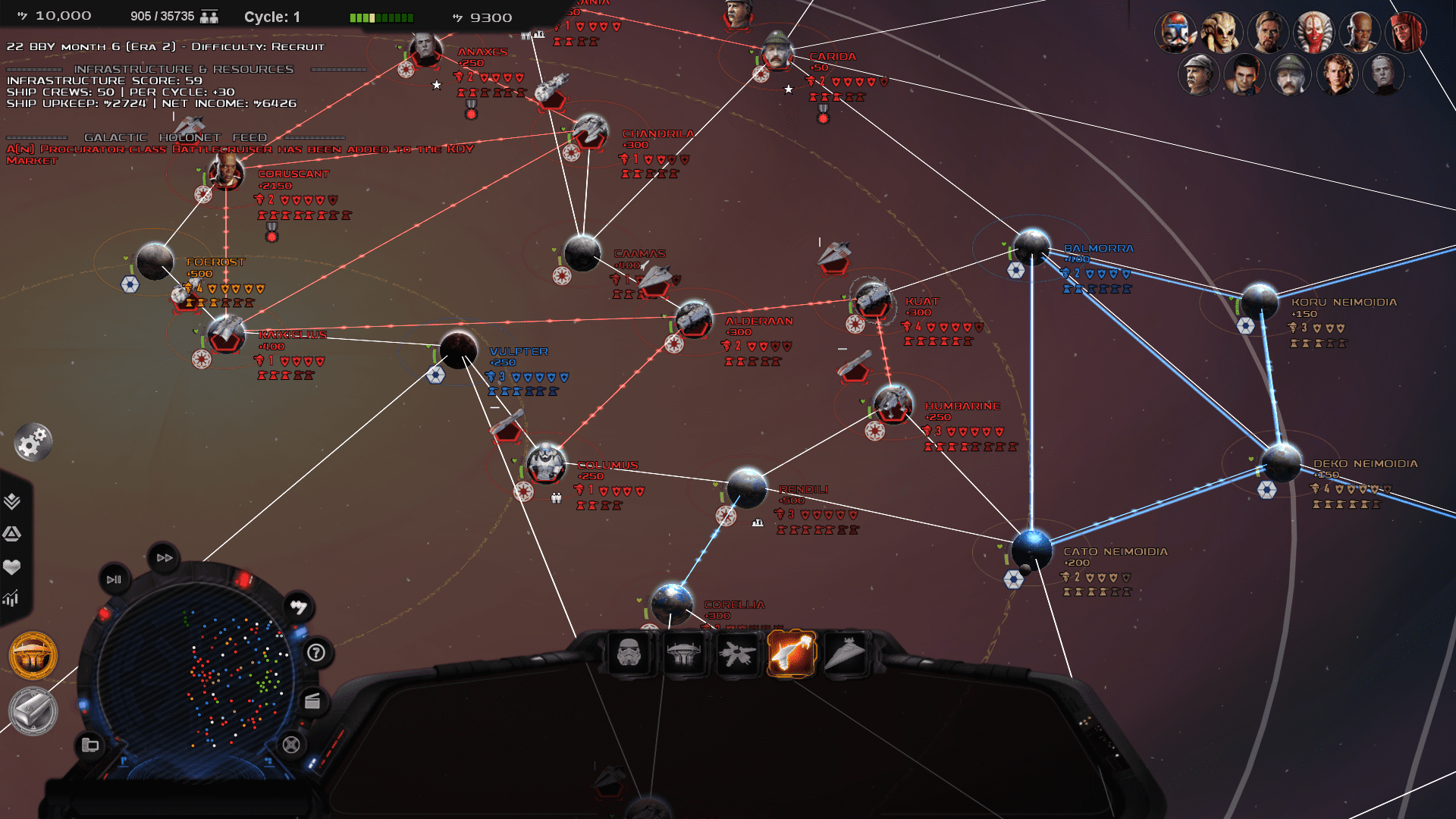
Task: Activate the fast-forward speed button
Action: coord(165,558)
